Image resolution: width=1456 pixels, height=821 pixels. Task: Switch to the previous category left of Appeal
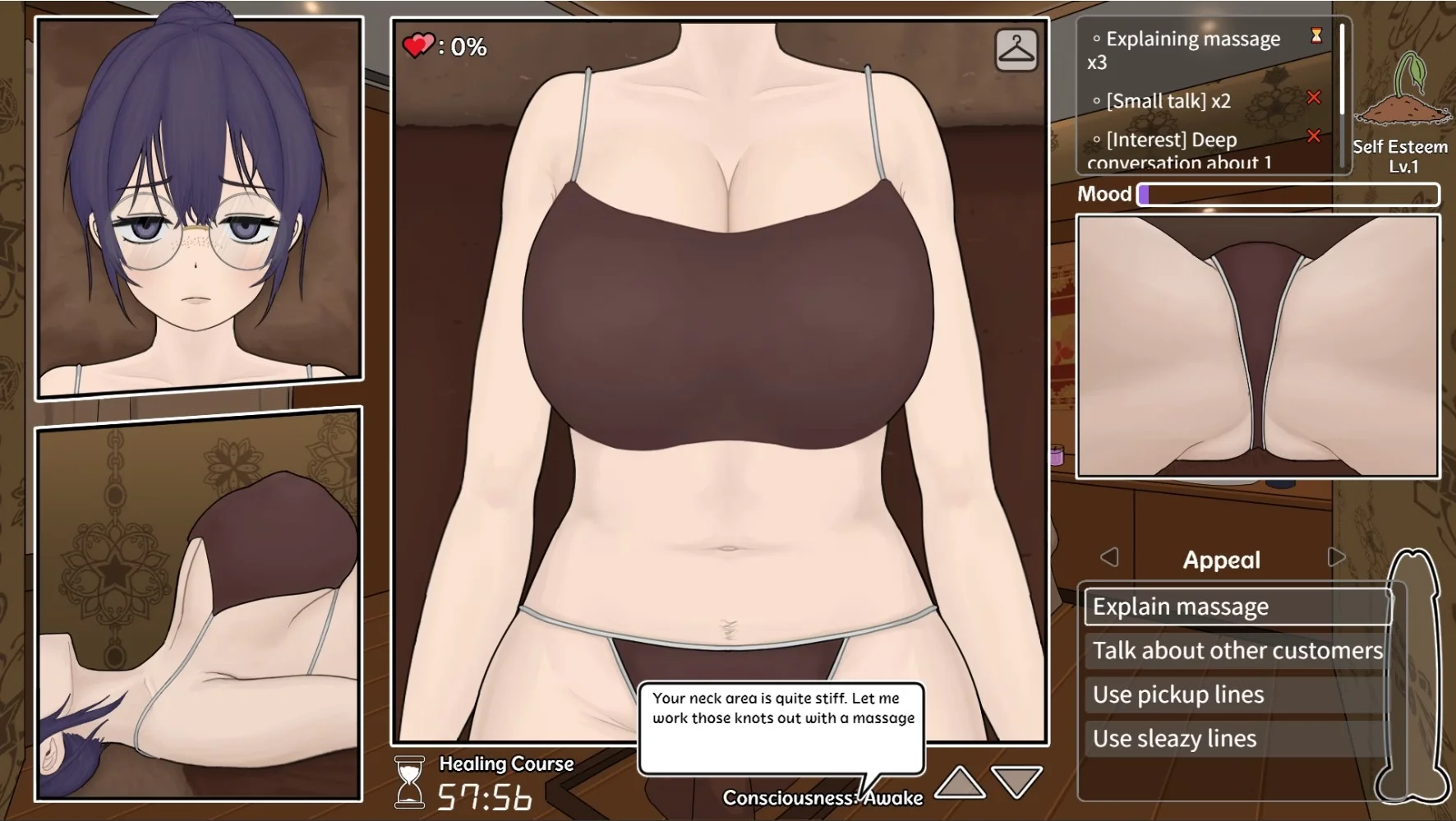1109,557
